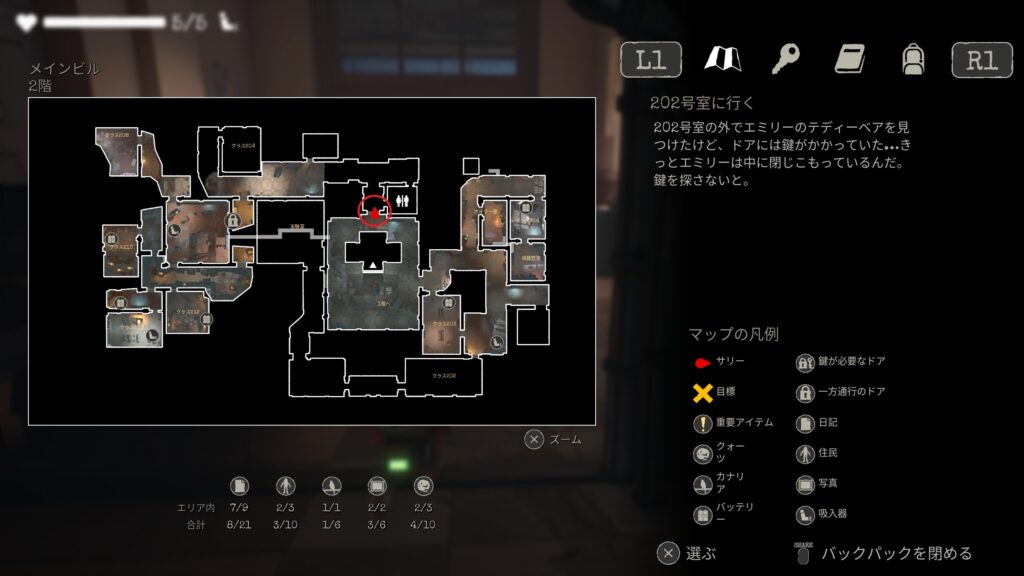Select the クォーツ legend entry
Viewport: 1024px width, 576px height.
tap(720, 453)
